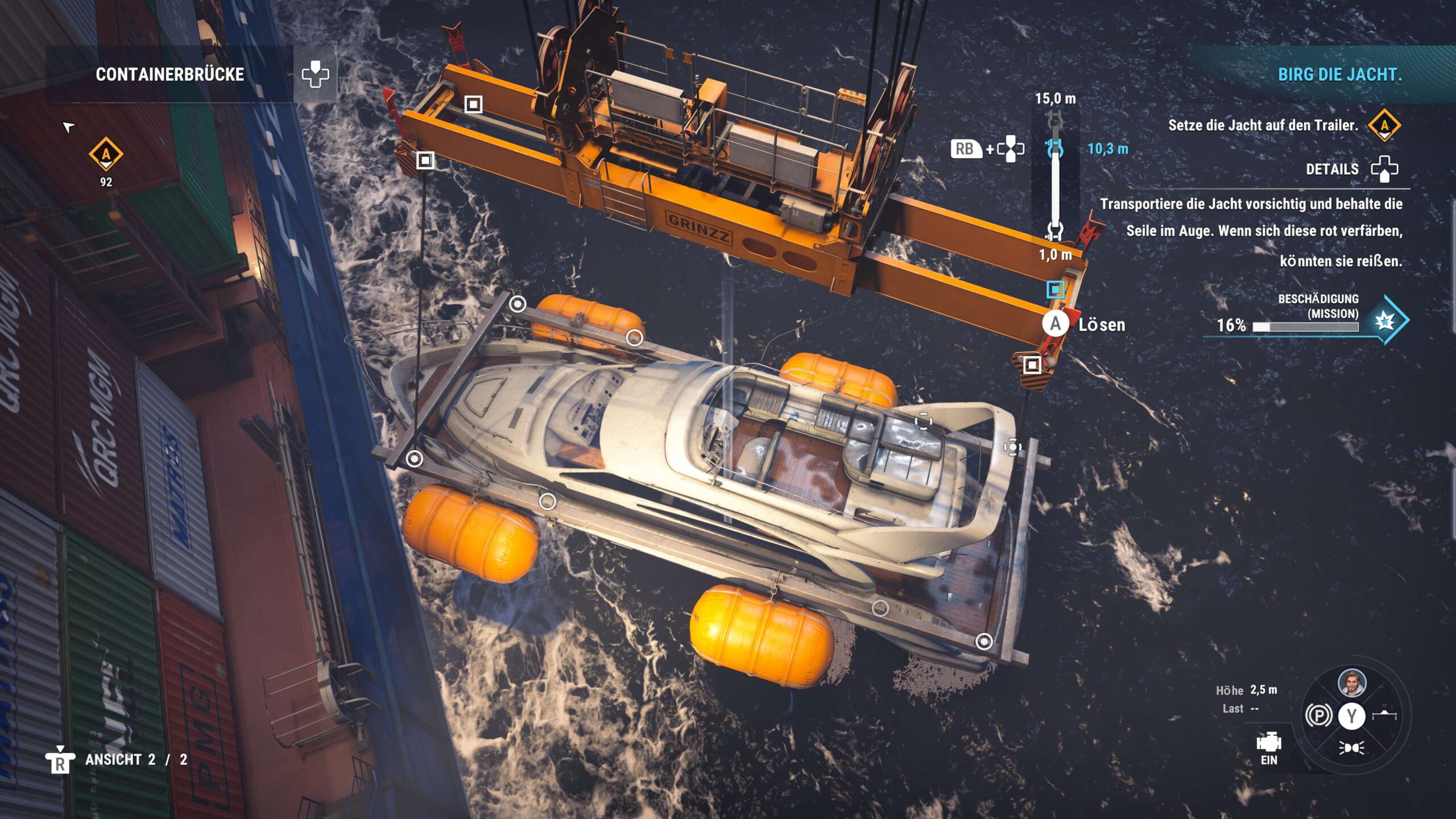This screenshot has width=1456, height=819.
Task: Select the Containerbrücke vehicle label
Action: (169, 75)
